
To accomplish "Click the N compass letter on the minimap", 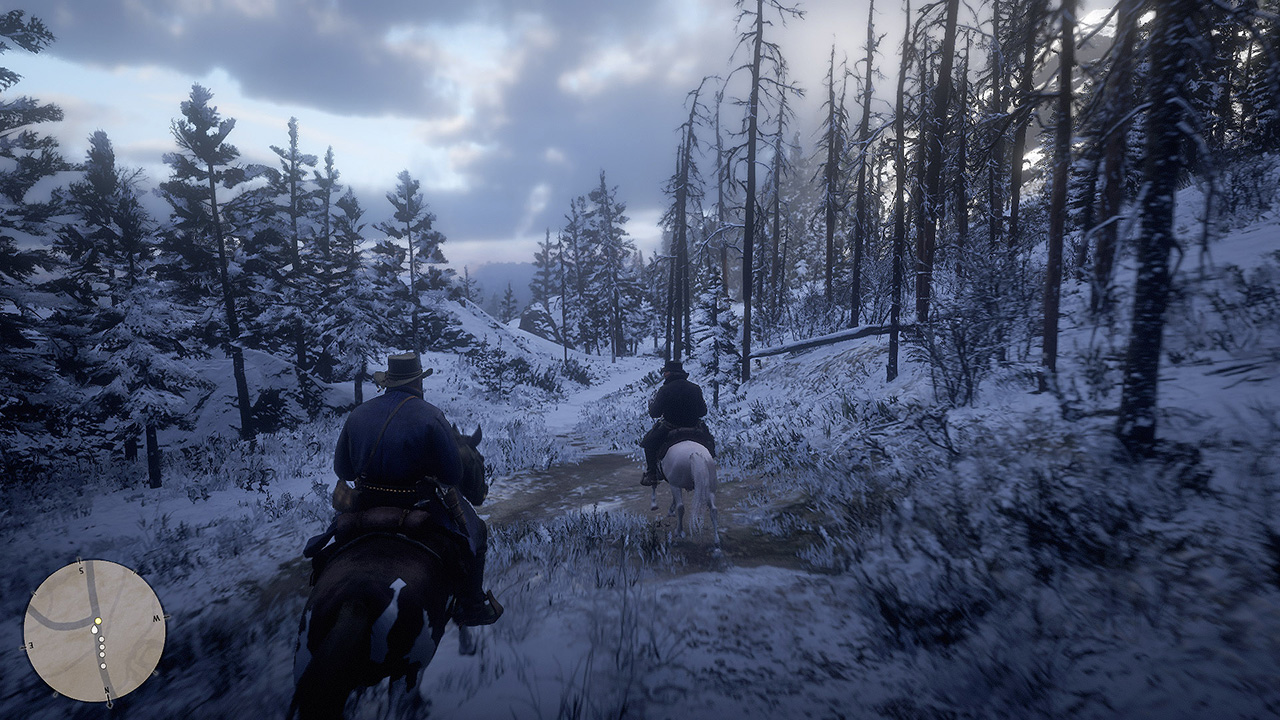I will [107, 689].
